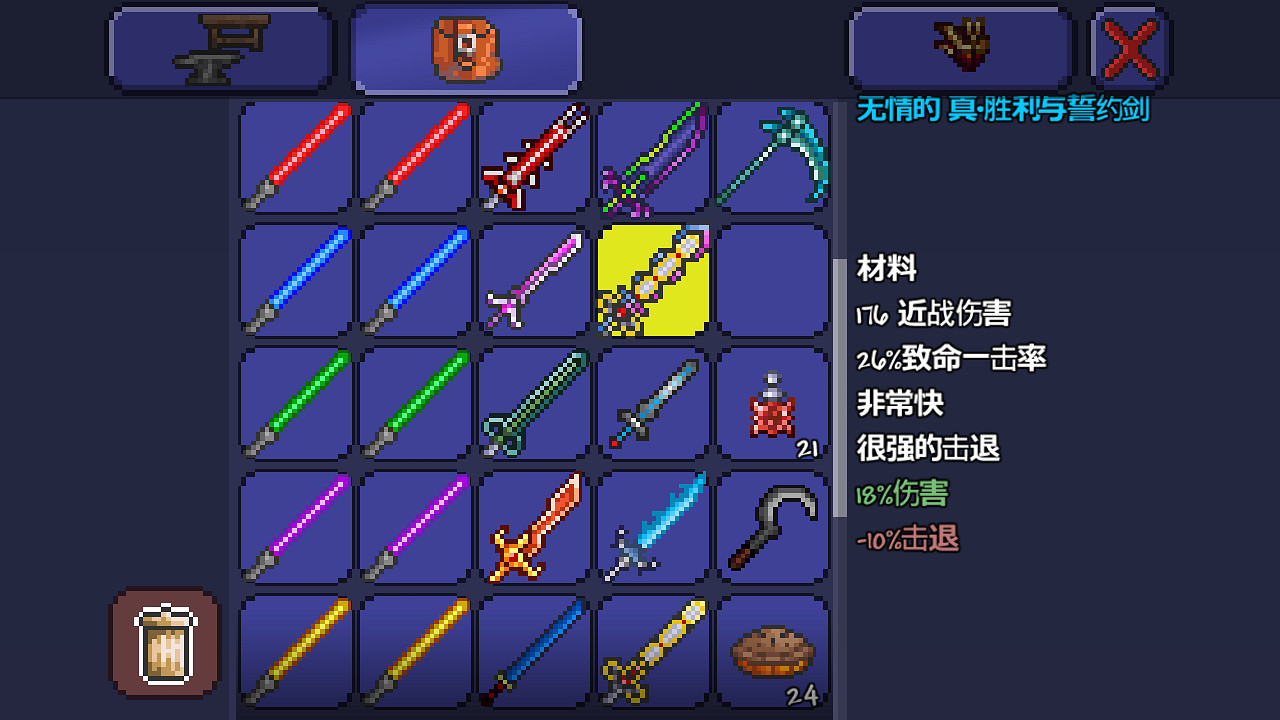Select a blue phaseblade
Screen dimensions: 1280x720
point(294,280)
